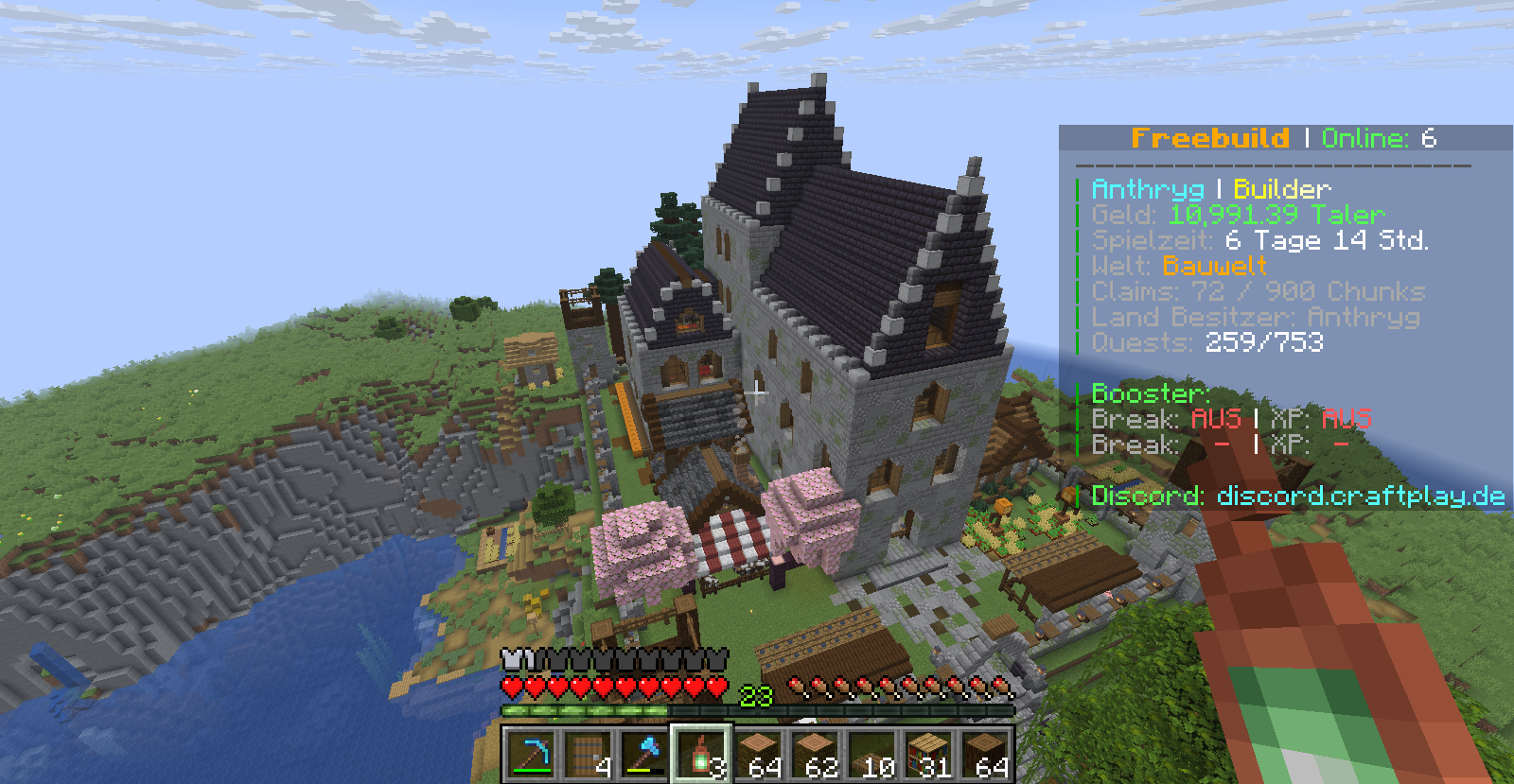Screen dimensions: 1514x784
Task: Select the trapdoor stack of 10
Action: (x=871, y=755)
